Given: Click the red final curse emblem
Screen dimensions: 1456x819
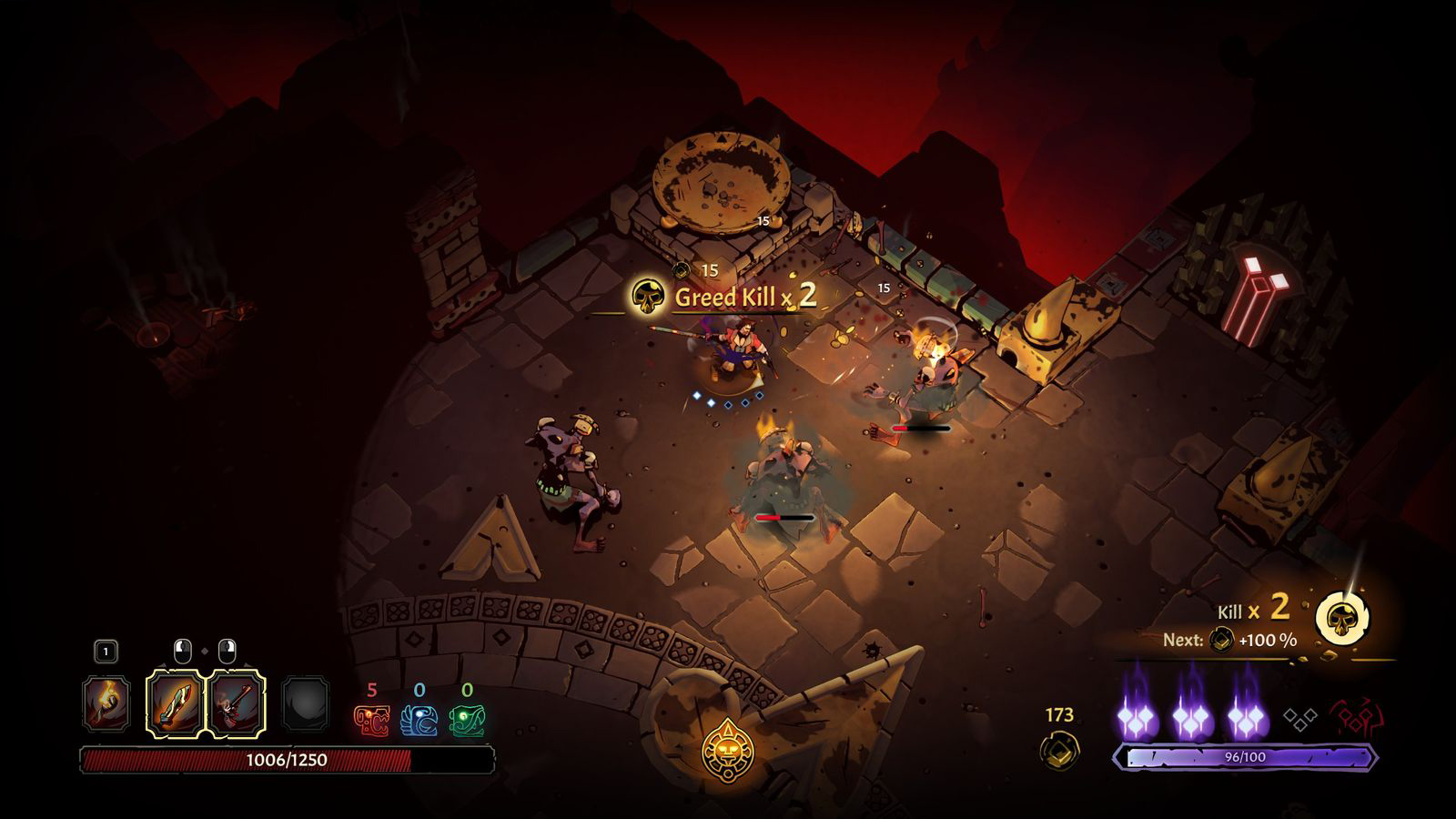Looking at the screenshot, I should [x=1351, y=718].
